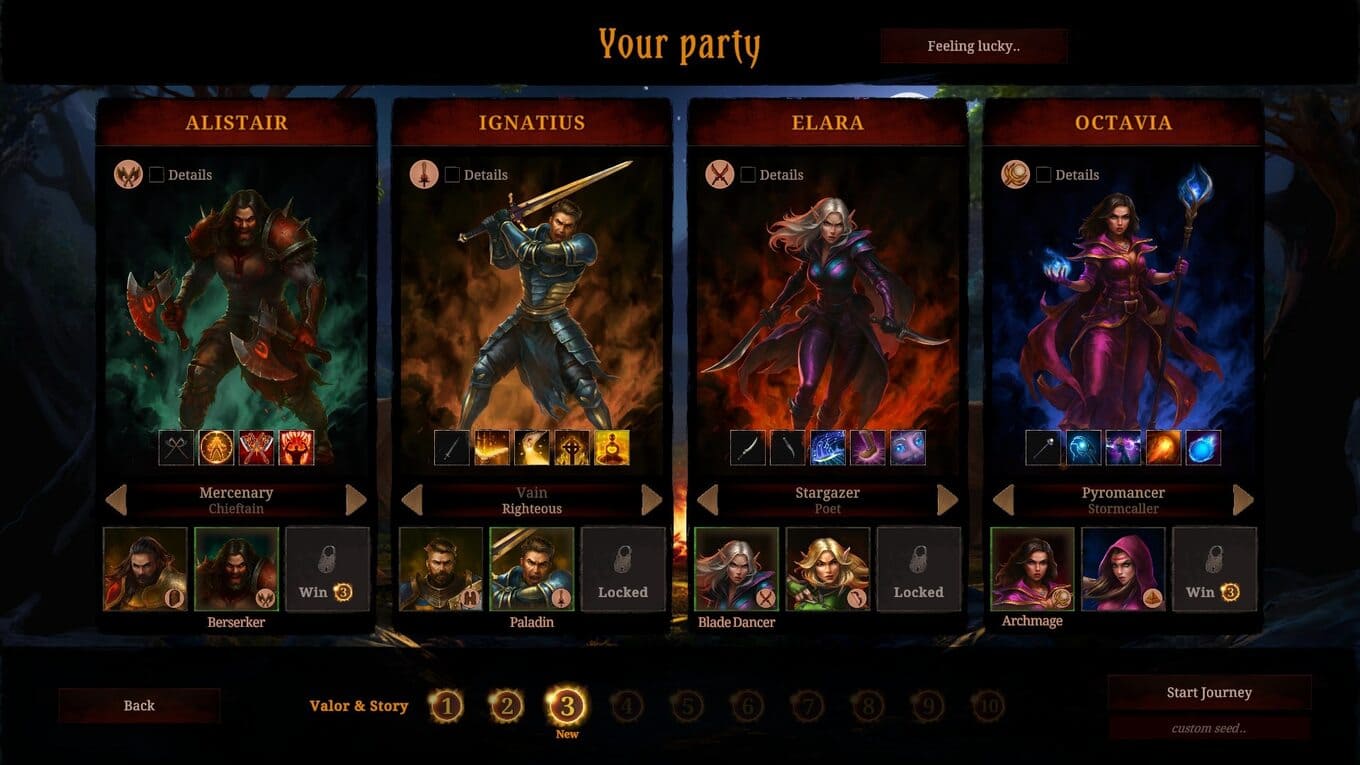Pick Ignatius's Paladin class portrait
Image resolution: width=1360 pixels, height=765 pixels.
pyautogui.click(x=532, y=569)
